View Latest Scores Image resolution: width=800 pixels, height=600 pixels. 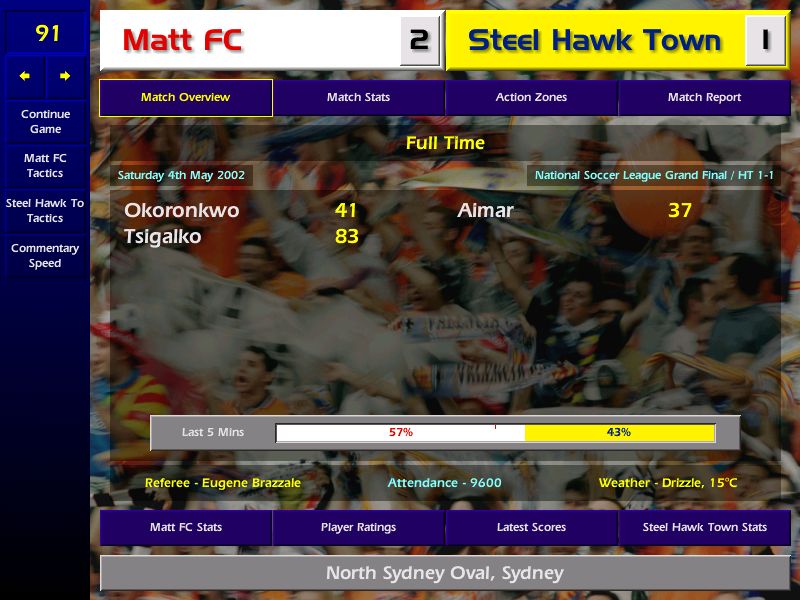coord(531,527)
